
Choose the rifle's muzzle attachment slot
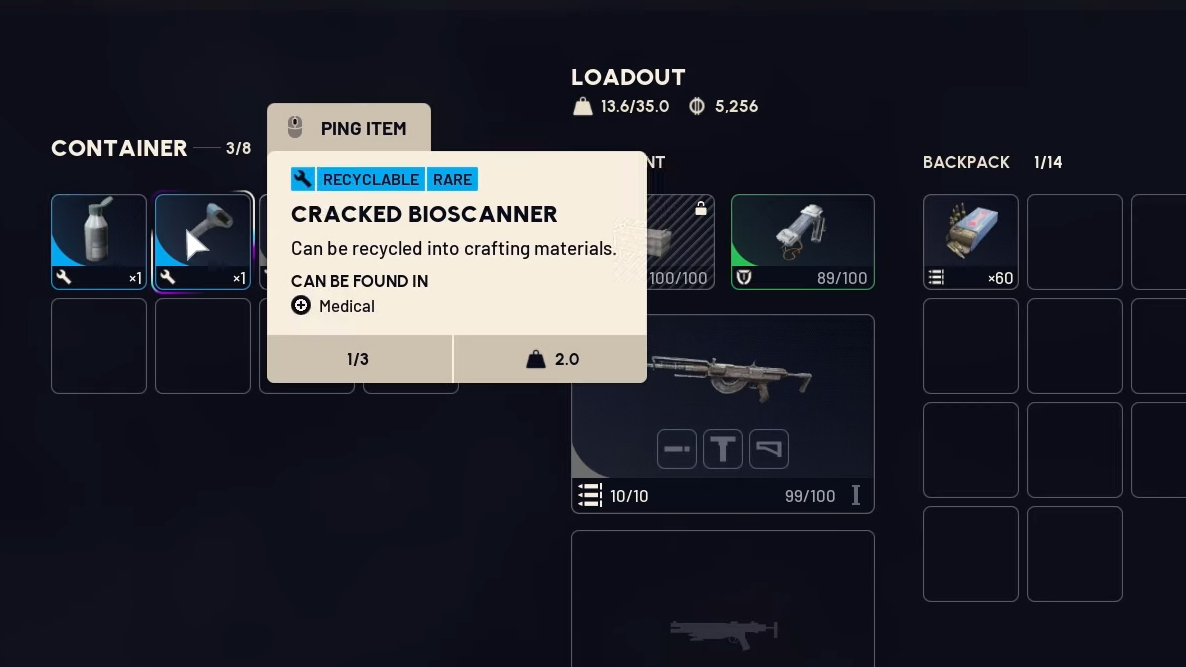coord(677,449)
